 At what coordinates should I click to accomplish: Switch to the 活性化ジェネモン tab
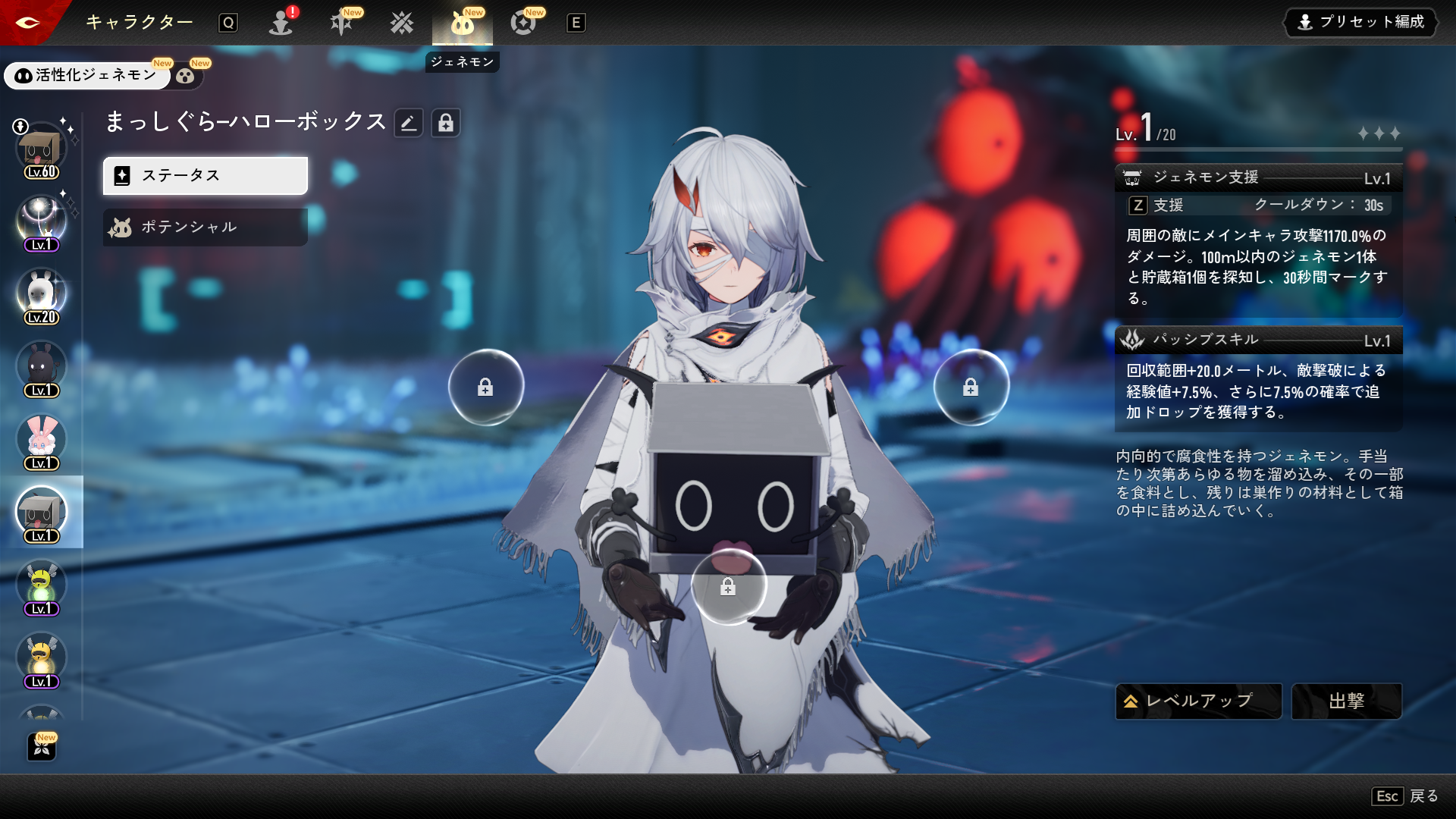point(87,75)
